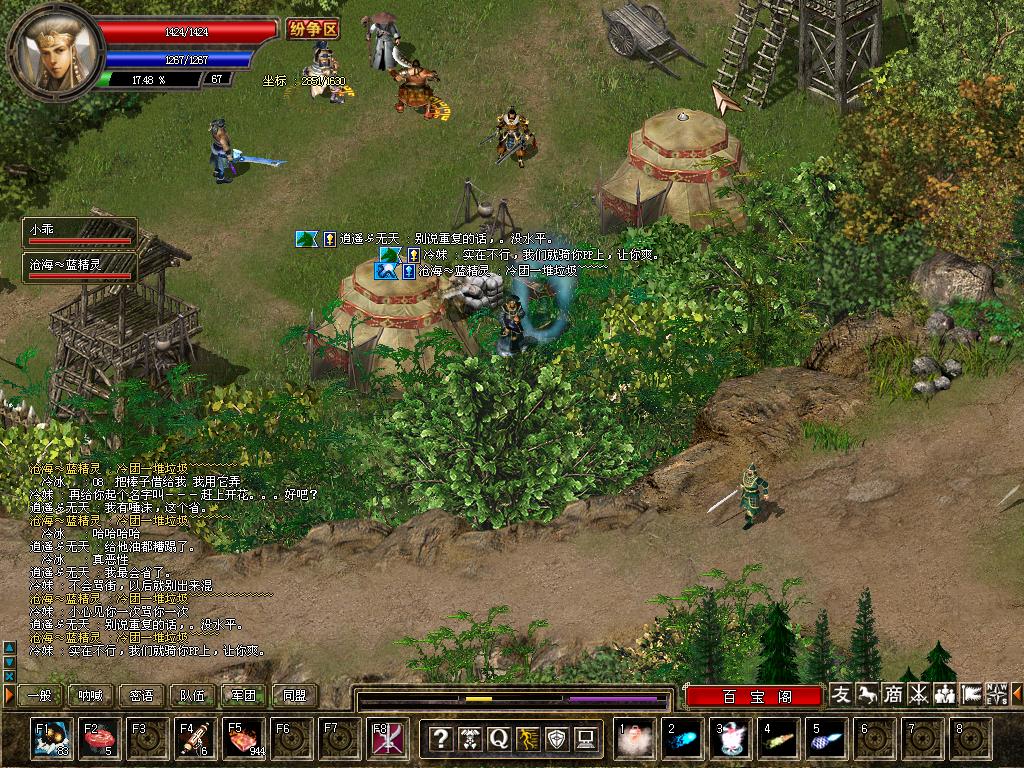Open the 密语 whisper channel
This screenshot has height=768, width=1024.
coord(142,695)
